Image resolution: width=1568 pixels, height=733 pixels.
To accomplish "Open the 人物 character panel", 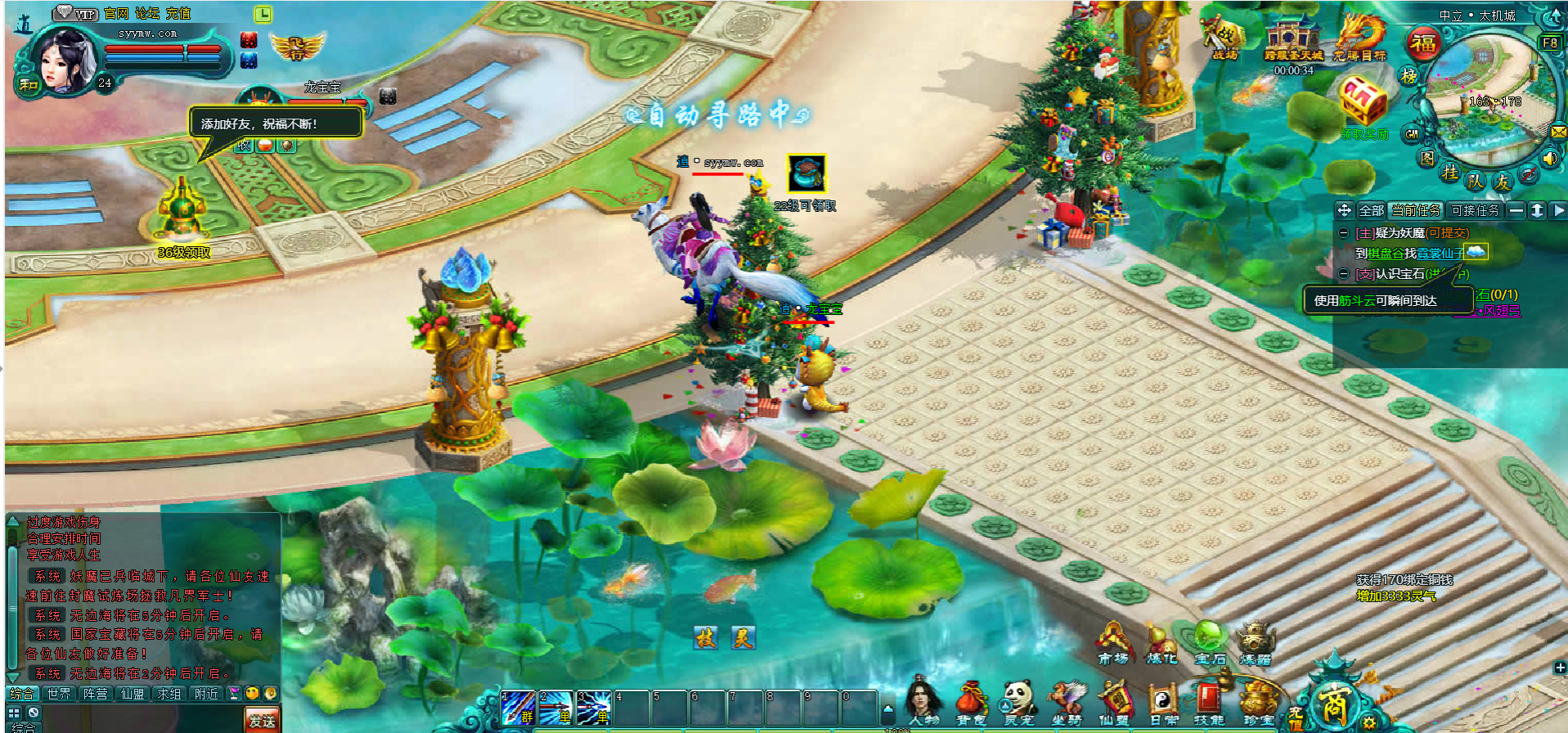I will click(925, 702).
